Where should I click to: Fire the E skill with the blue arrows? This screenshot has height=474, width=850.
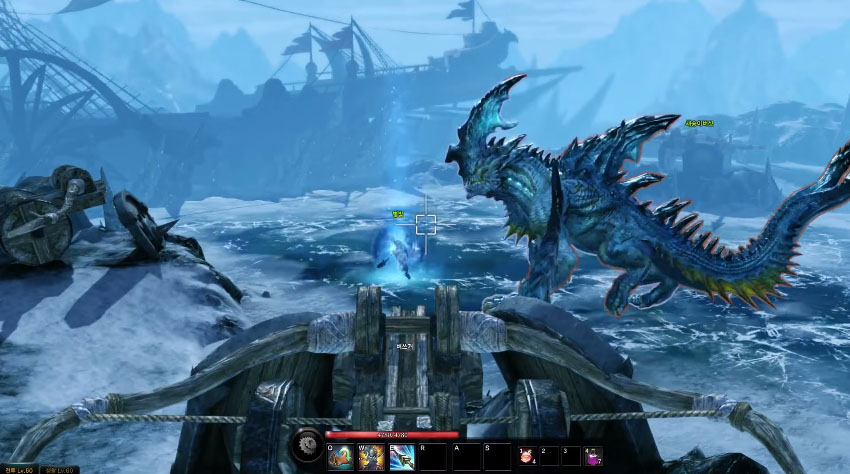(x=402, y=457)
